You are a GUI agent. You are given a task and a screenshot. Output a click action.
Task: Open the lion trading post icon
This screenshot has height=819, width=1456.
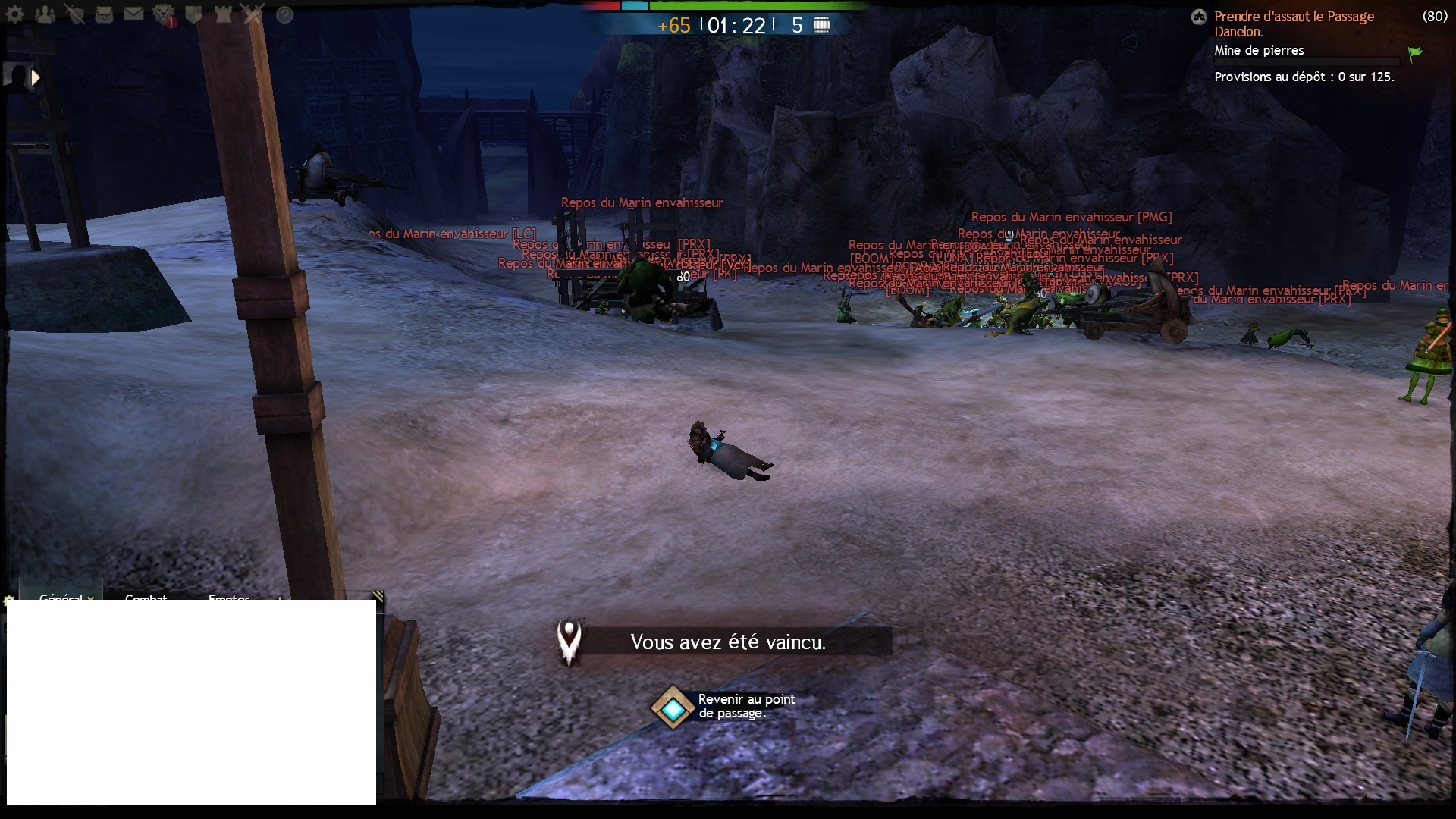tap(164, 14)
